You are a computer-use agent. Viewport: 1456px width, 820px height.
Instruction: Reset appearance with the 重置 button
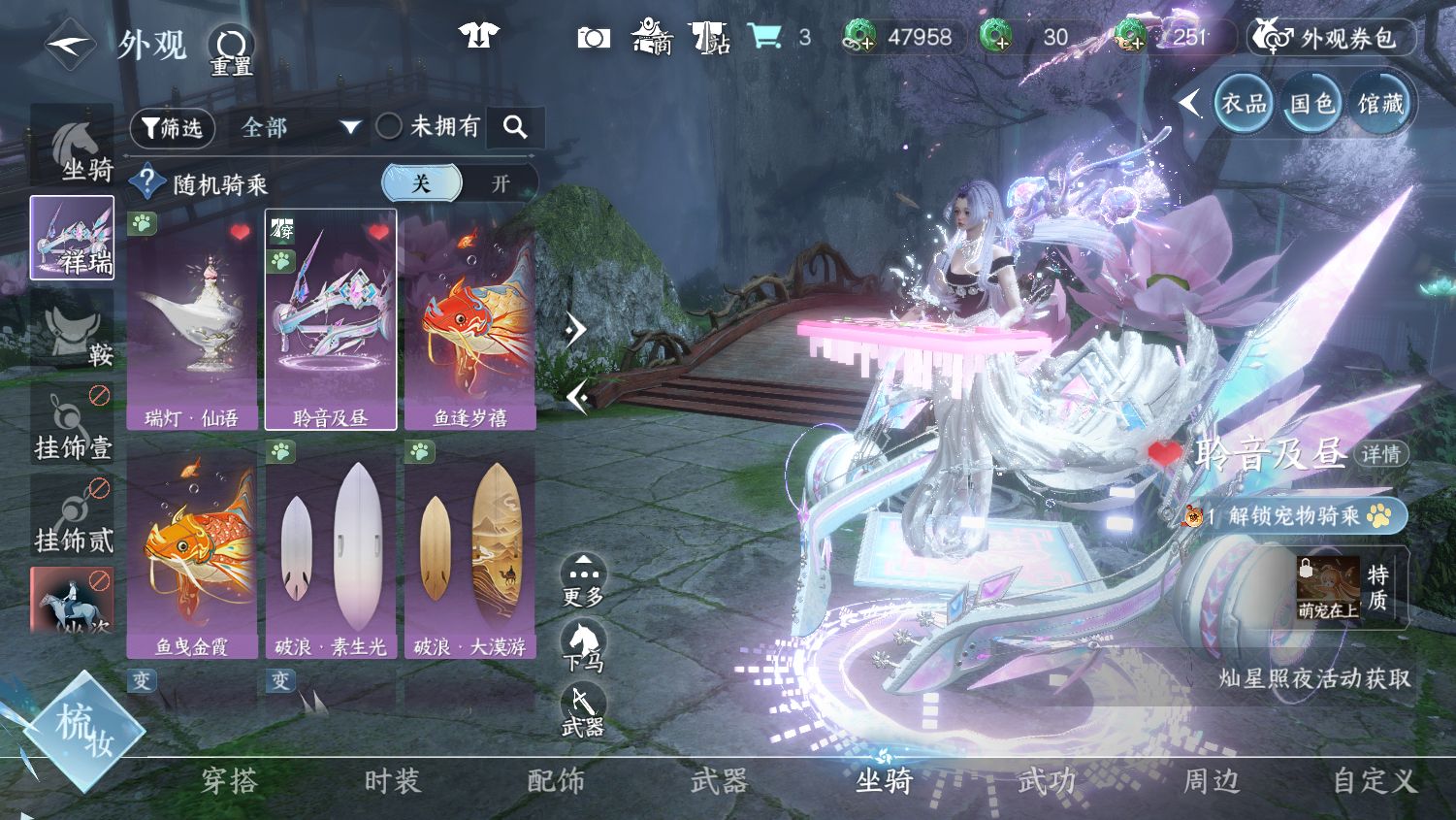231,49
